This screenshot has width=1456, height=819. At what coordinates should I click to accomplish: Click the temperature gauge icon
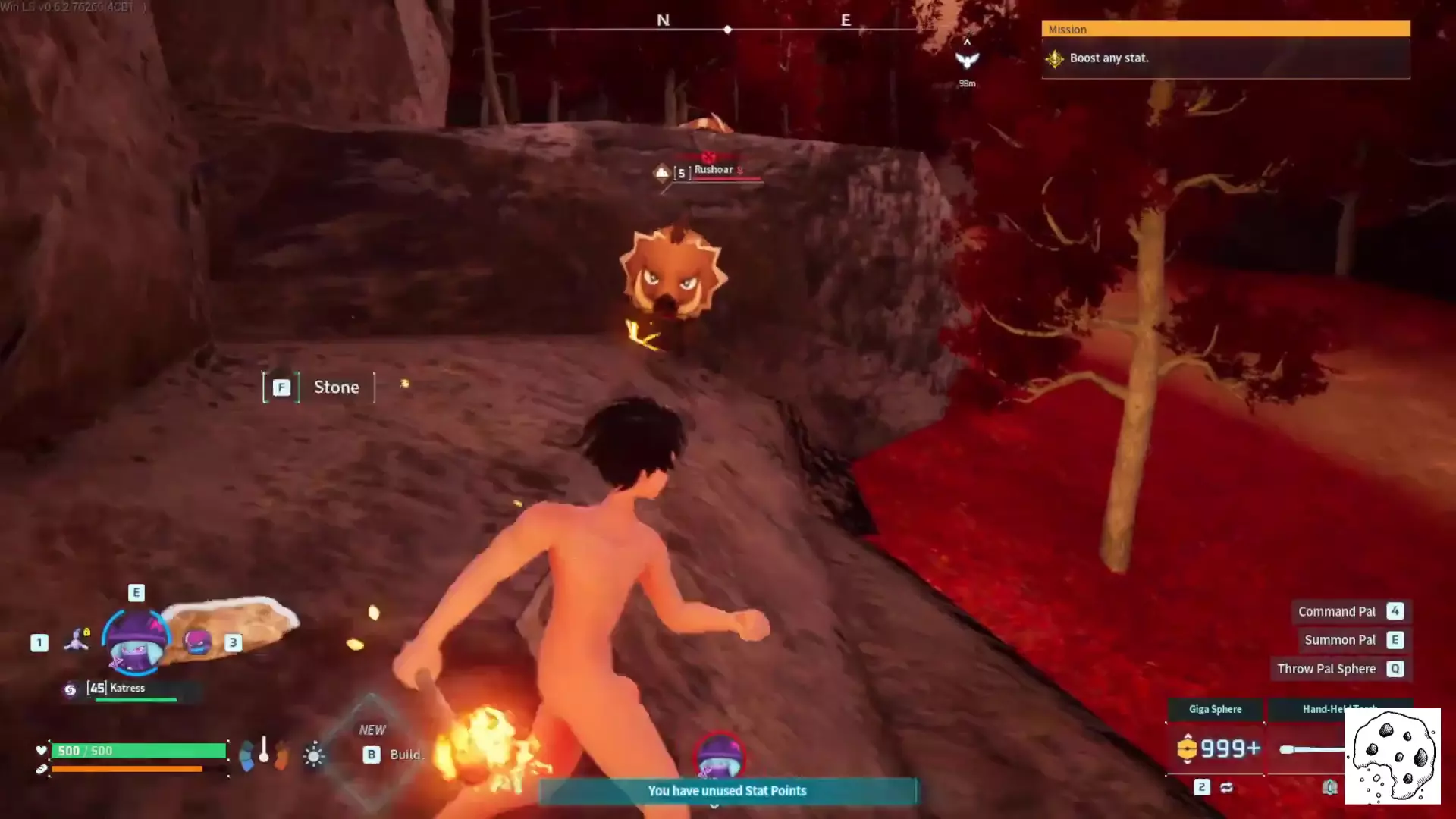264,752
